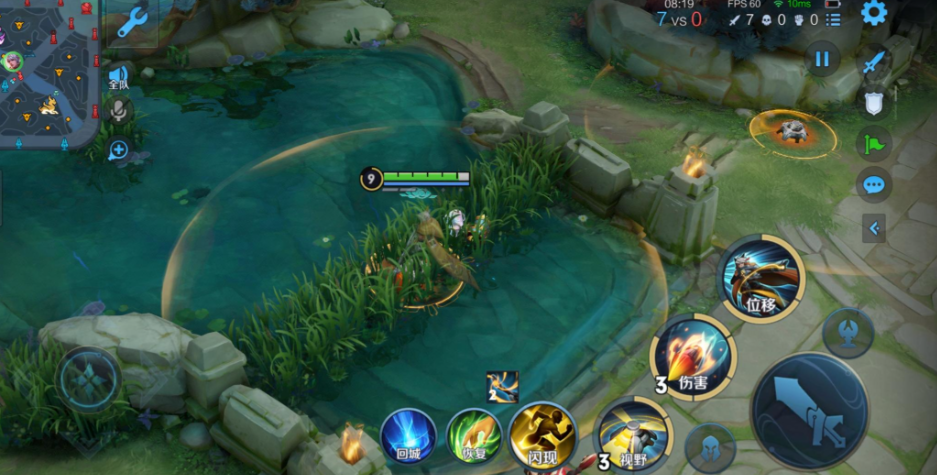Click the magnifier plus button near the minimap

118,151
